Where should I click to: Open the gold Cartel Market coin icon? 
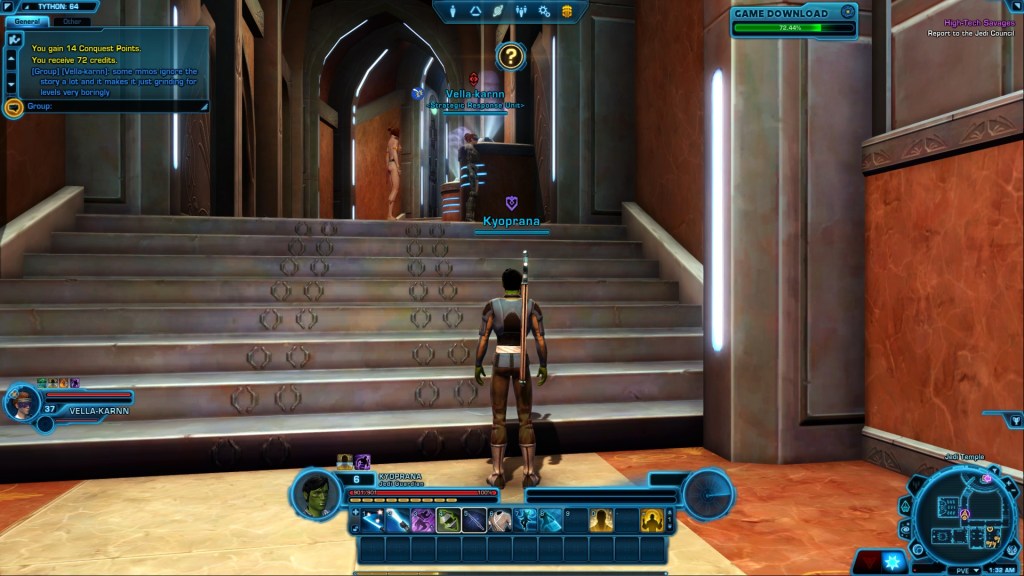(x=567, y=11)
